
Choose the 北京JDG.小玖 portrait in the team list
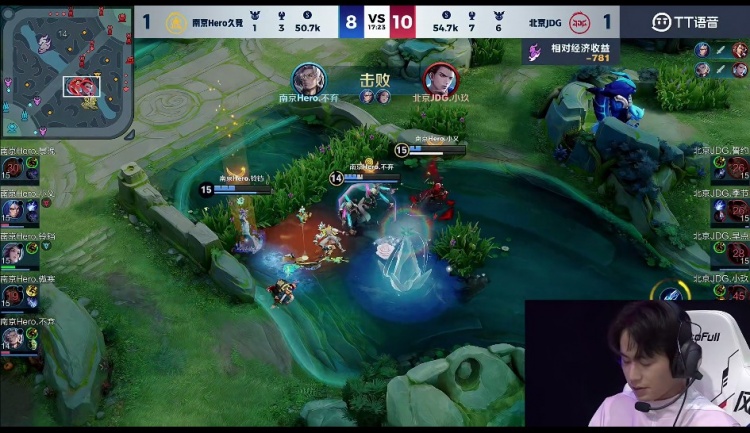pos(736,294)
